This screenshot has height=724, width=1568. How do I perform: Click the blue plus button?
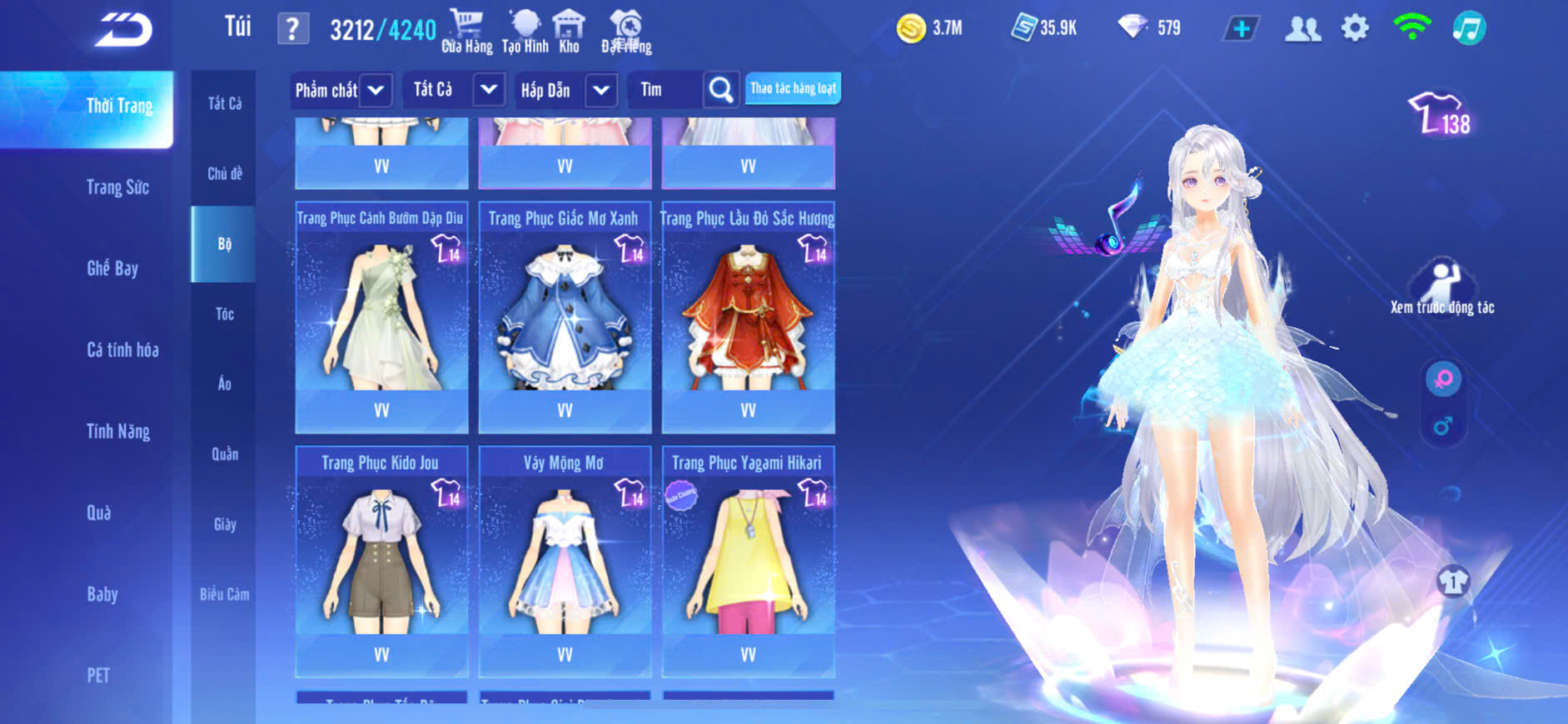click(x=1241, y=29)
